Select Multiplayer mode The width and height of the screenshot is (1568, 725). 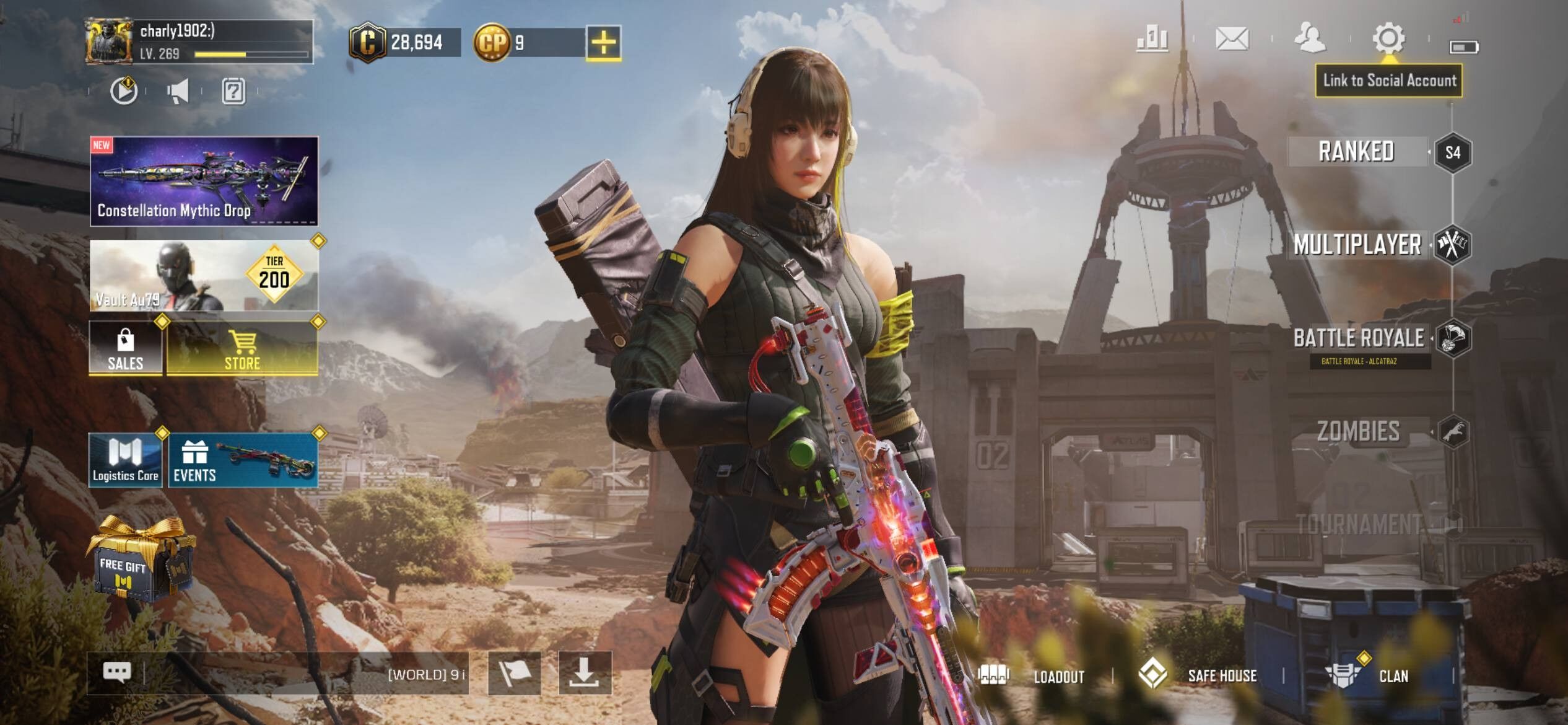tap(1357, 245)
